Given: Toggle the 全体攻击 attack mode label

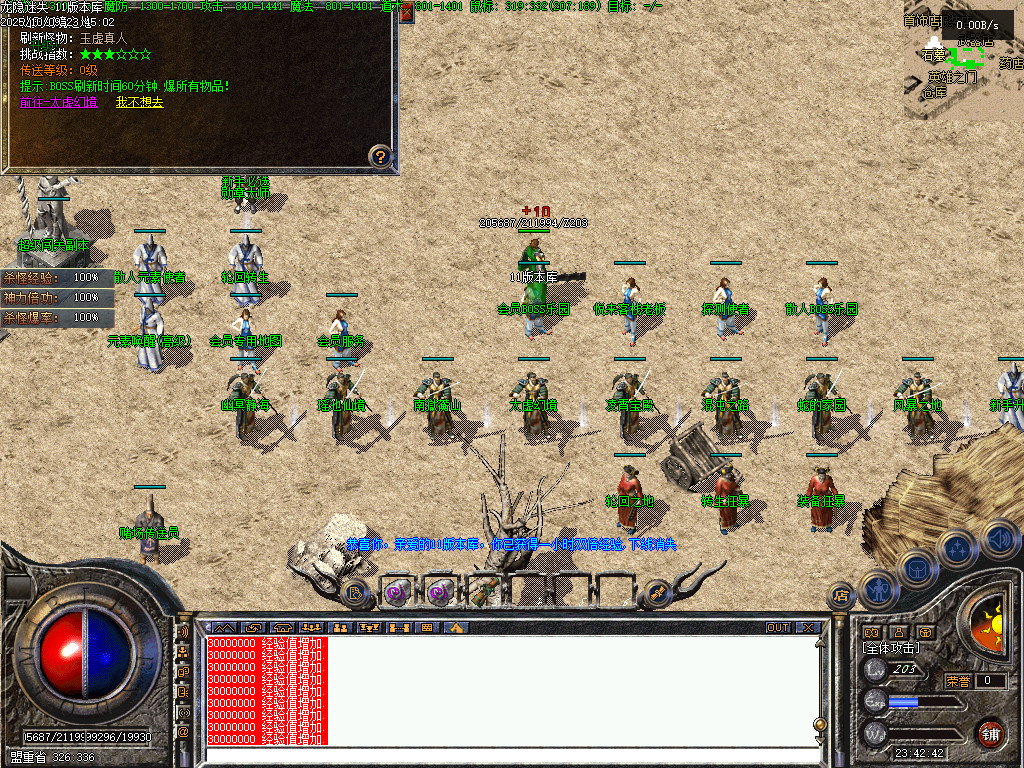Looking at the screenshot, I should 891,648.
